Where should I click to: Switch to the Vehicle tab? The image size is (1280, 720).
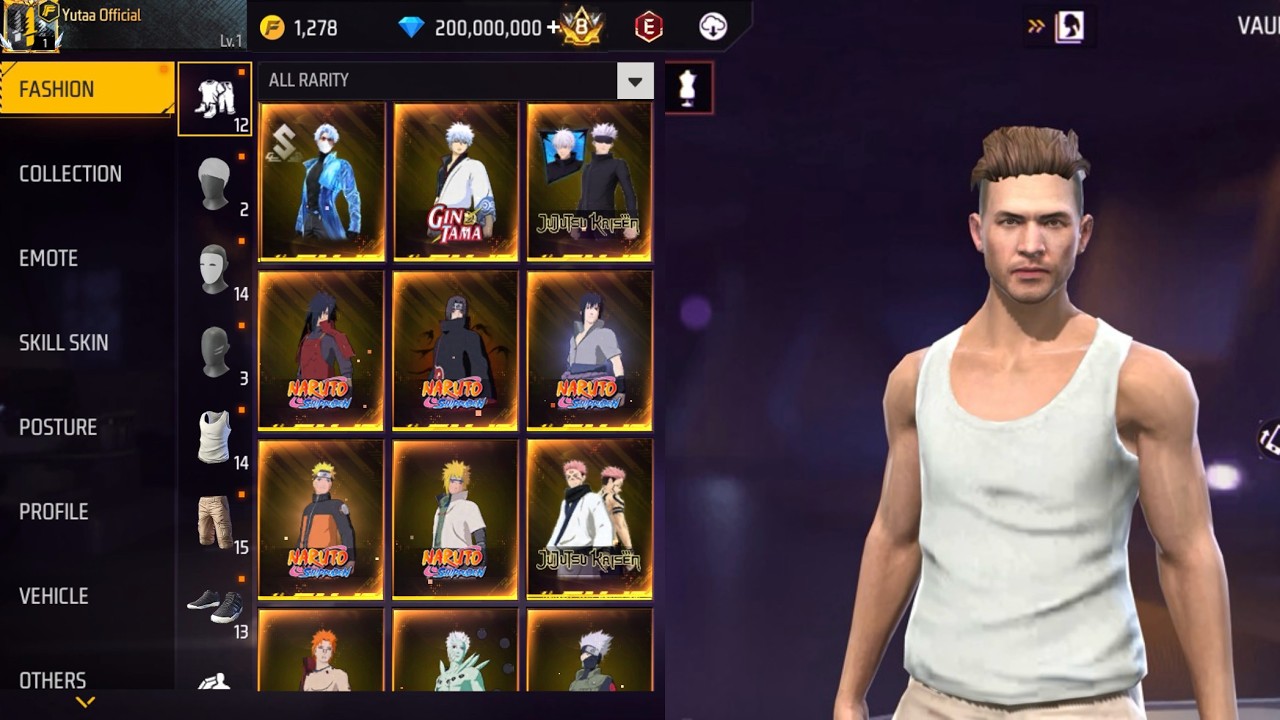54,596
